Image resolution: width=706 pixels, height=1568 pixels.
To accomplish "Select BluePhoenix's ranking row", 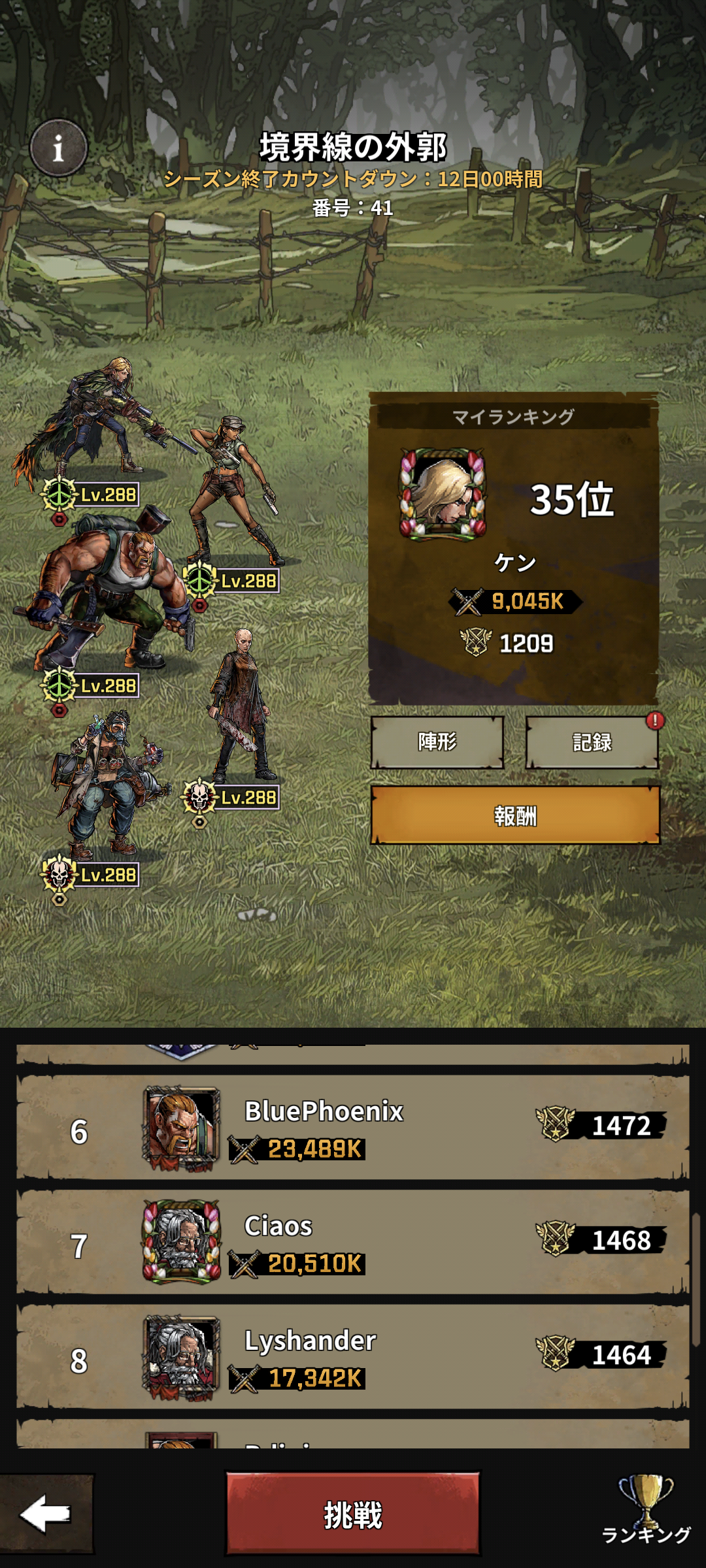I will [353, 1128].
